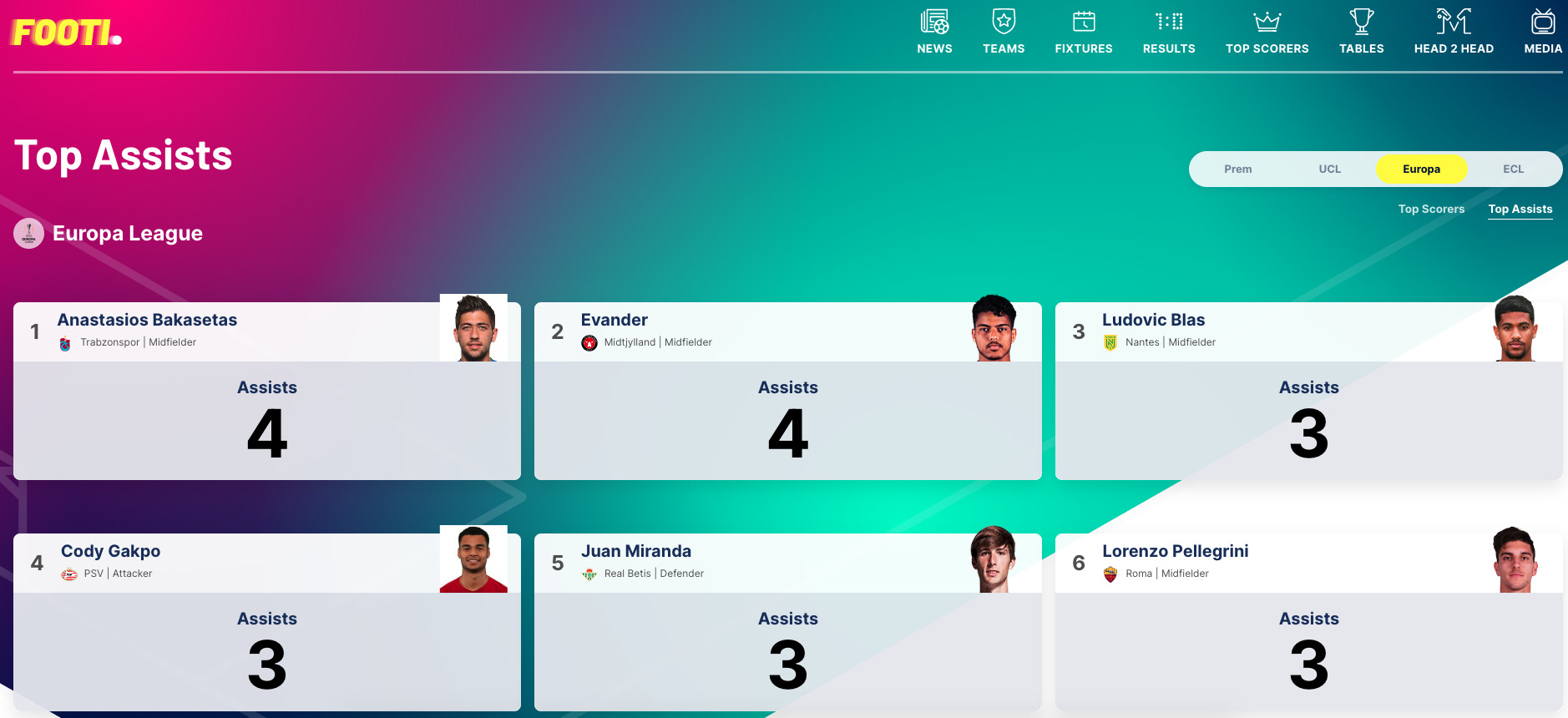Open Top Scorers in navigation bar
The image size is (1568, 718).
(1267, 32)
